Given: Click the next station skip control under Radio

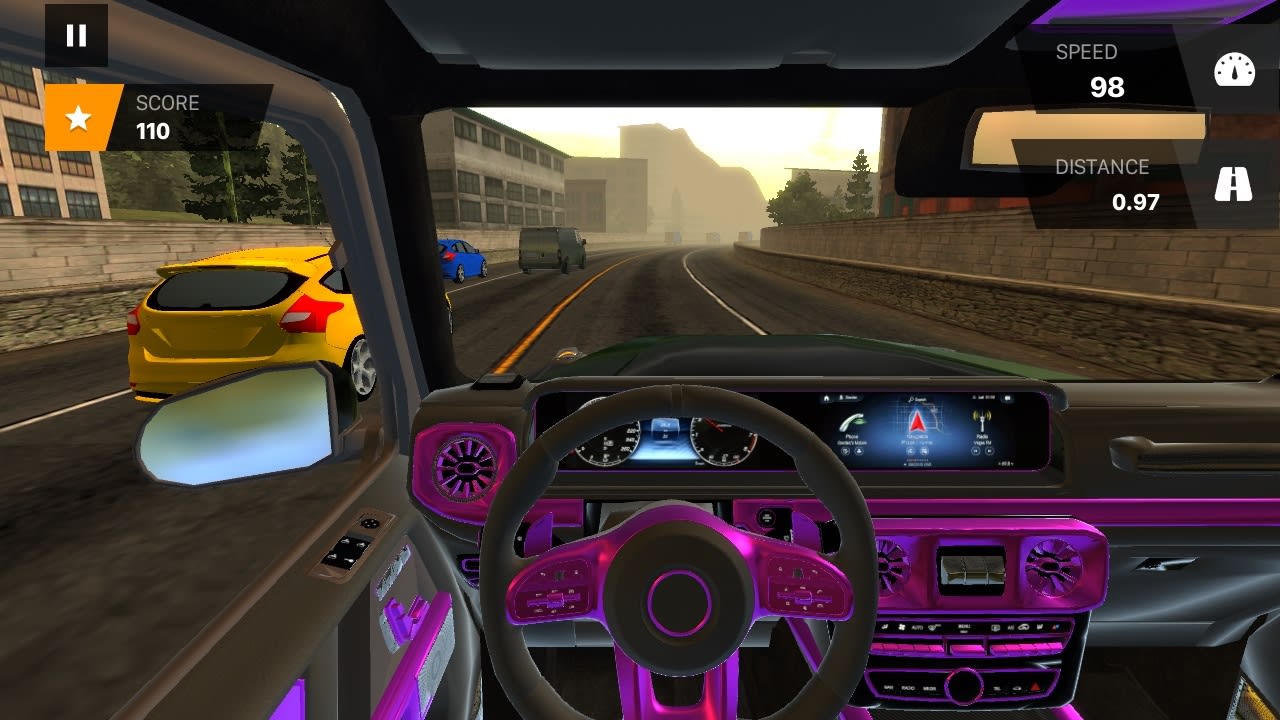Looking at the screenshot, I should point(990,451).
